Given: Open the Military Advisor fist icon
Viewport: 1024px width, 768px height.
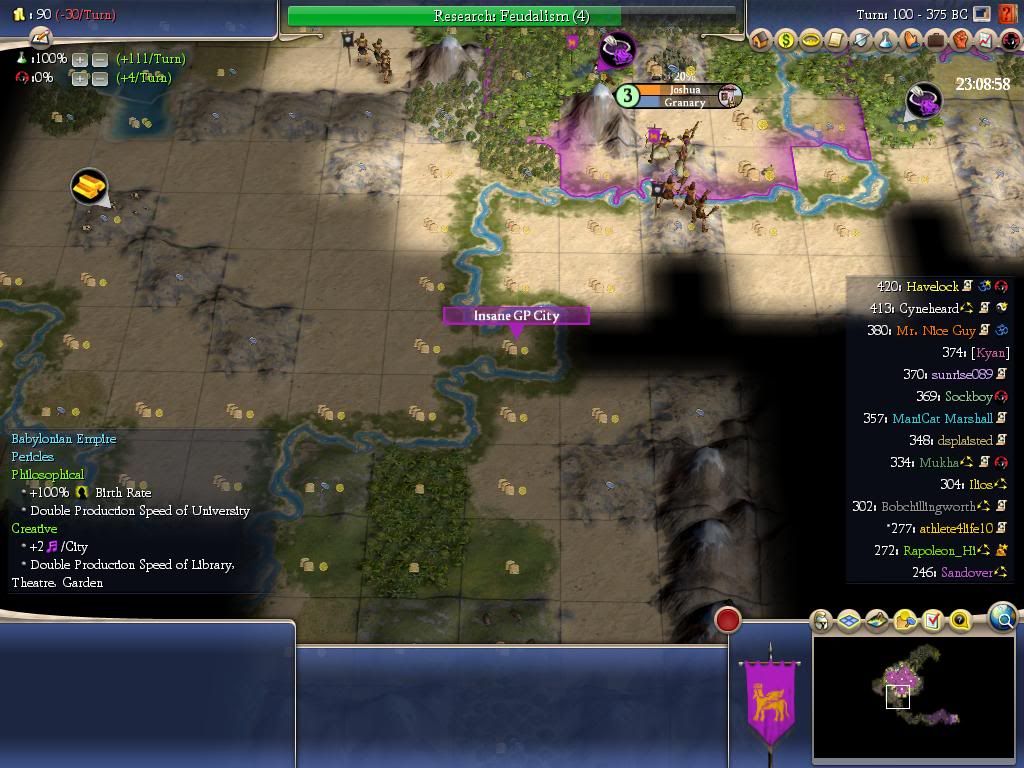Looking at the screenshot, I should (x=961, y=41).
